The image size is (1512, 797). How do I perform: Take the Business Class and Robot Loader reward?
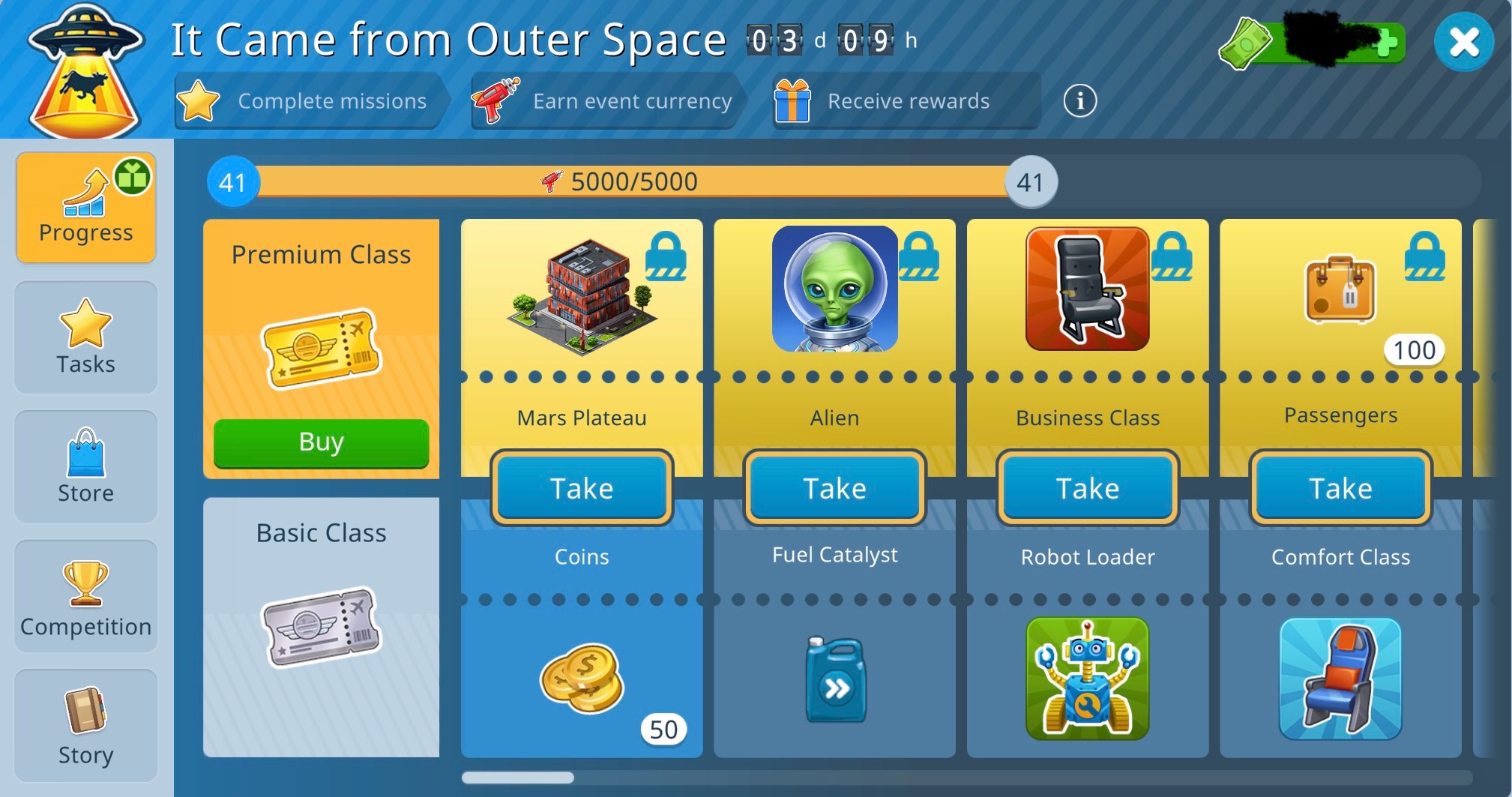(x=1088, y=488)
